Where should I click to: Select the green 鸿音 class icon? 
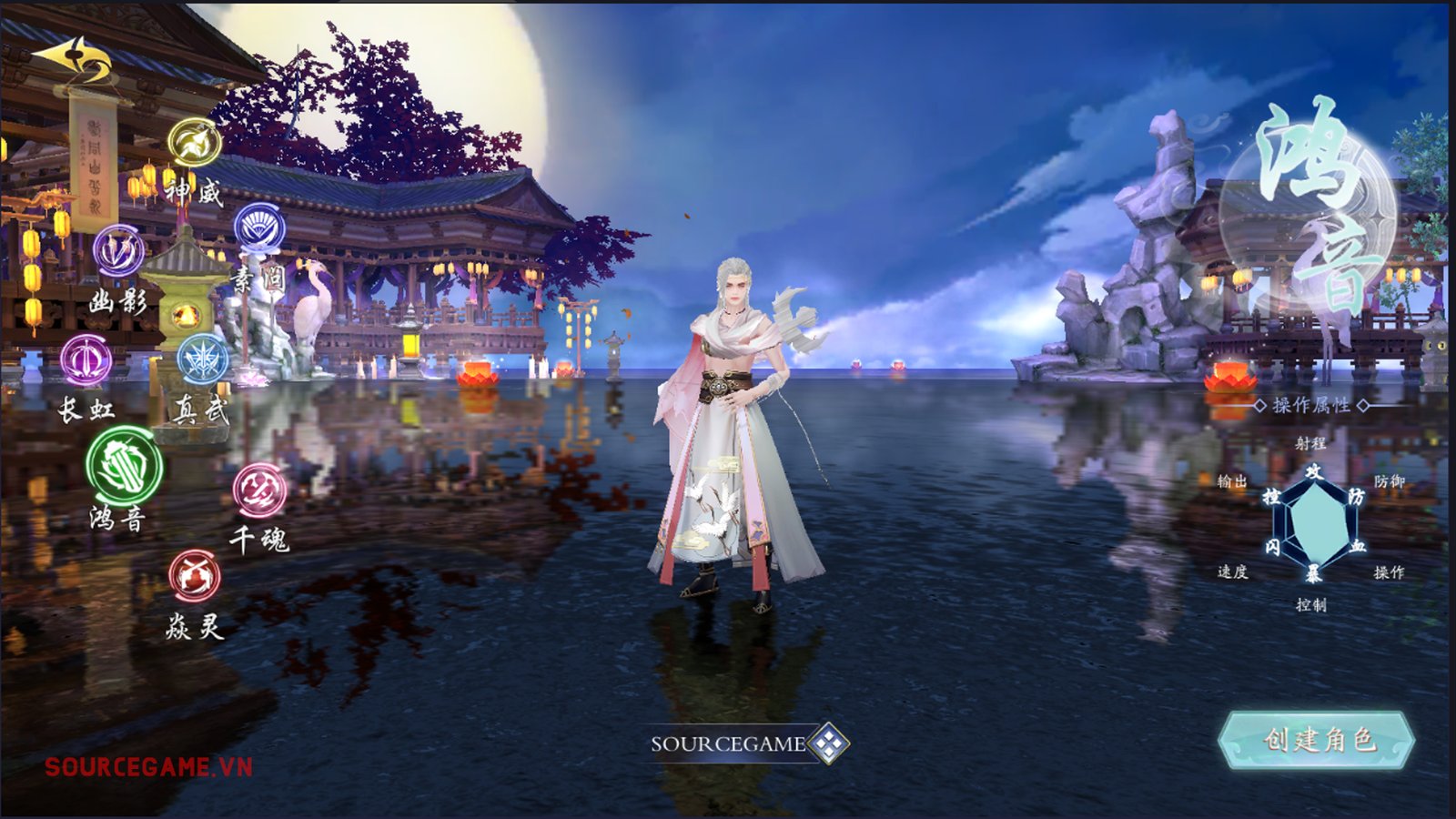pos(125,465)
